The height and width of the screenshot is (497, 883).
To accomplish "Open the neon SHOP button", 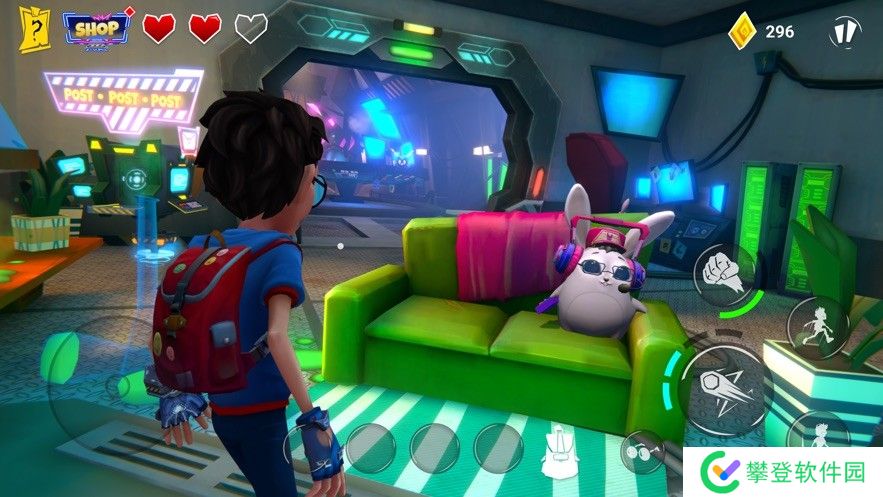I will (97, 28).
